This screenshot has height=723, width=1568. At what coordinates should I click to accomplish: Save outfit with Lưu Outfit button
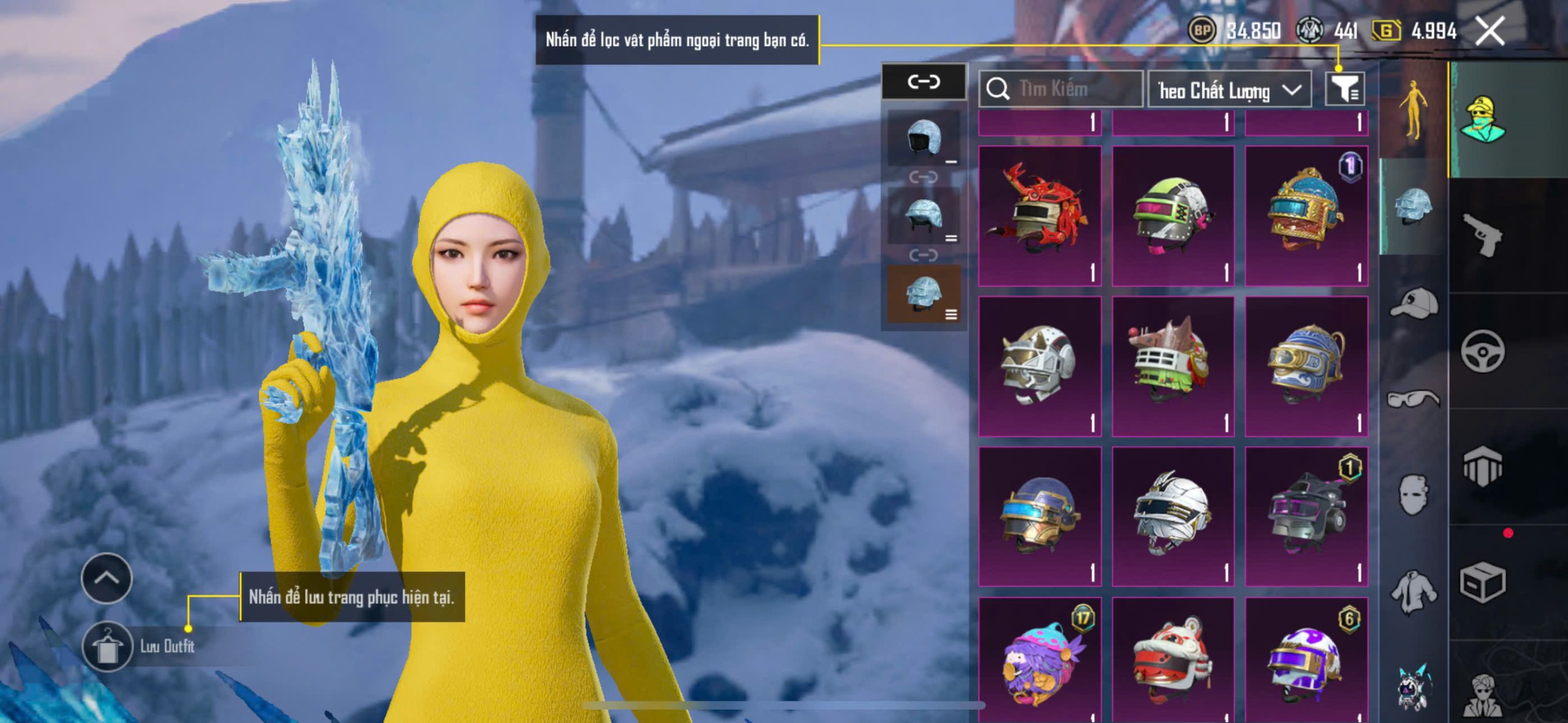[108, 646]
